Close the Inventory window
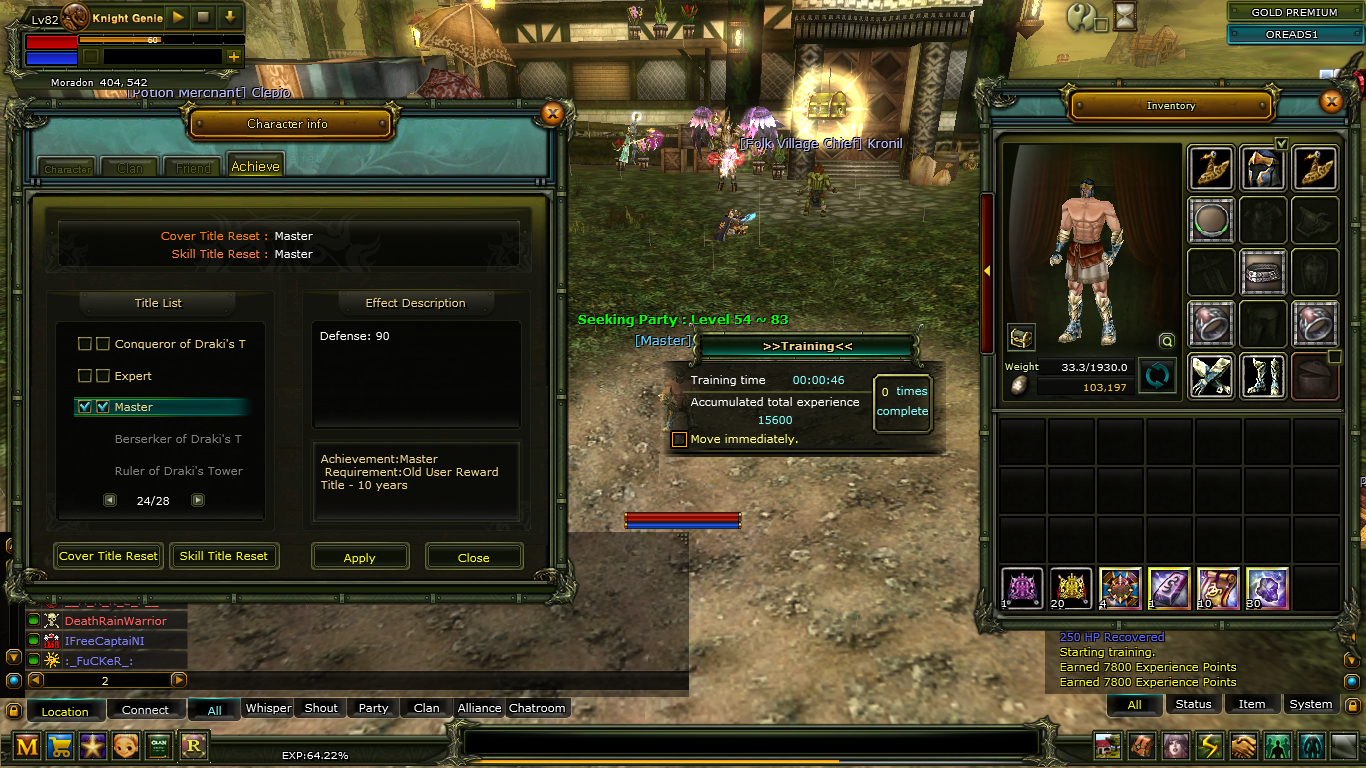The image size is (1366, 768). coord(1331,102)
